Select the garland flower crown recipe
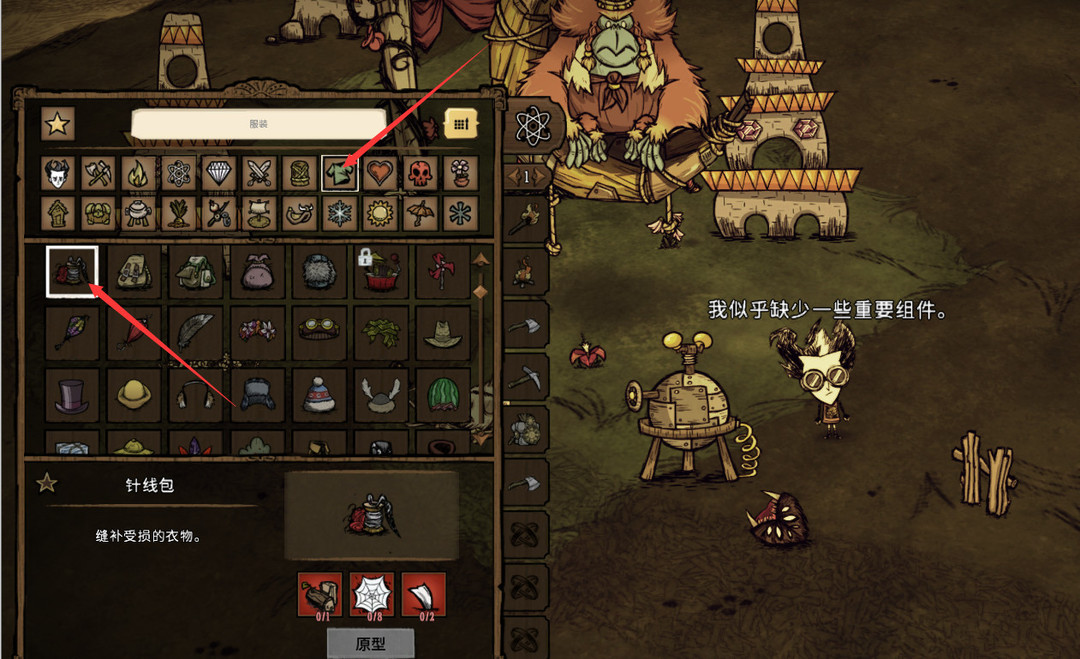 point(257,333)
